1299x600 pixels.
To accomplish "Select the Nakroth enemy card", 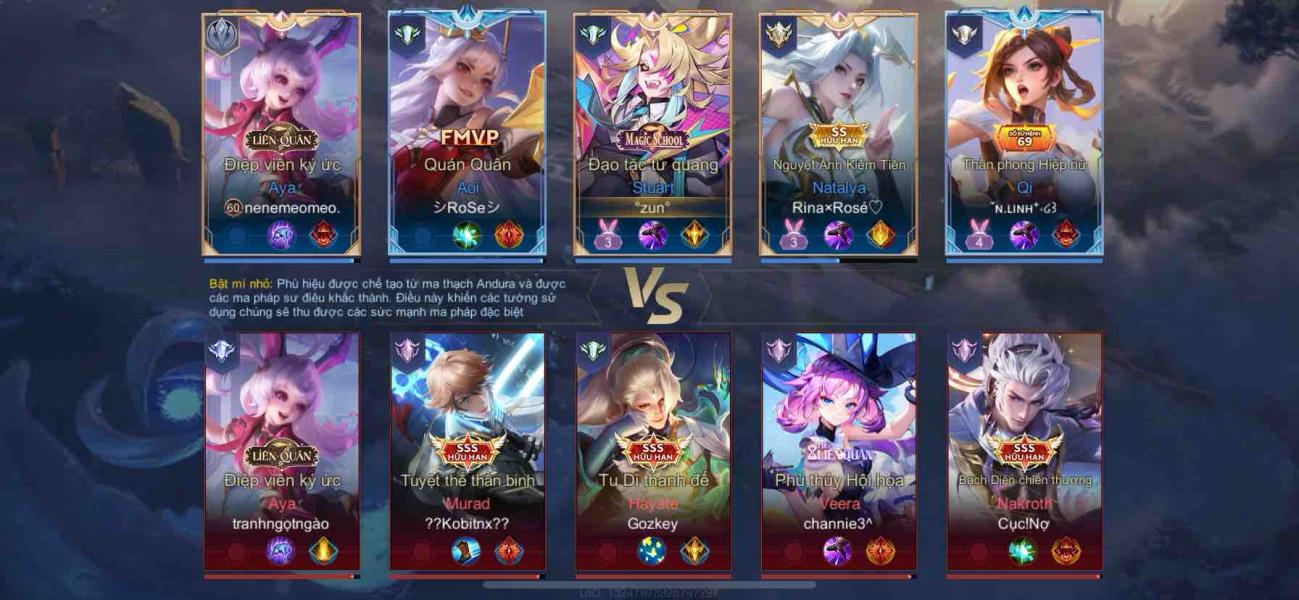I will coord(1025,452).
